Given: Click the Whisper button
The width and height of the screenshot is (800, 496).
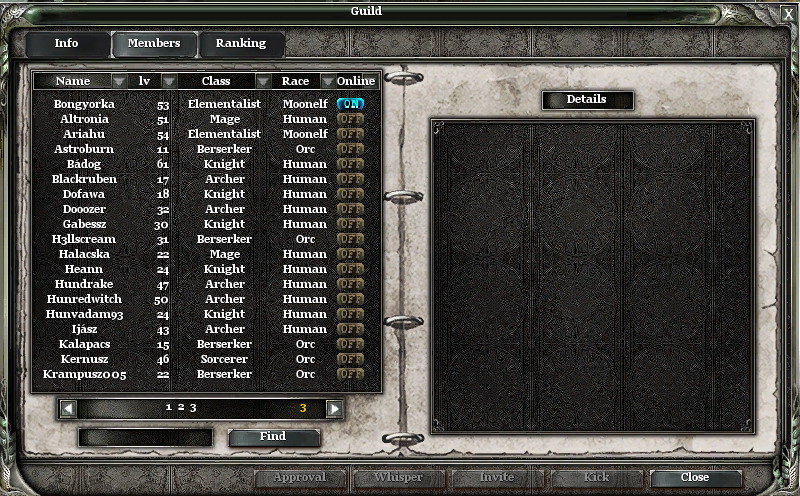Looking at the screenshot, I should click(398, 478).
